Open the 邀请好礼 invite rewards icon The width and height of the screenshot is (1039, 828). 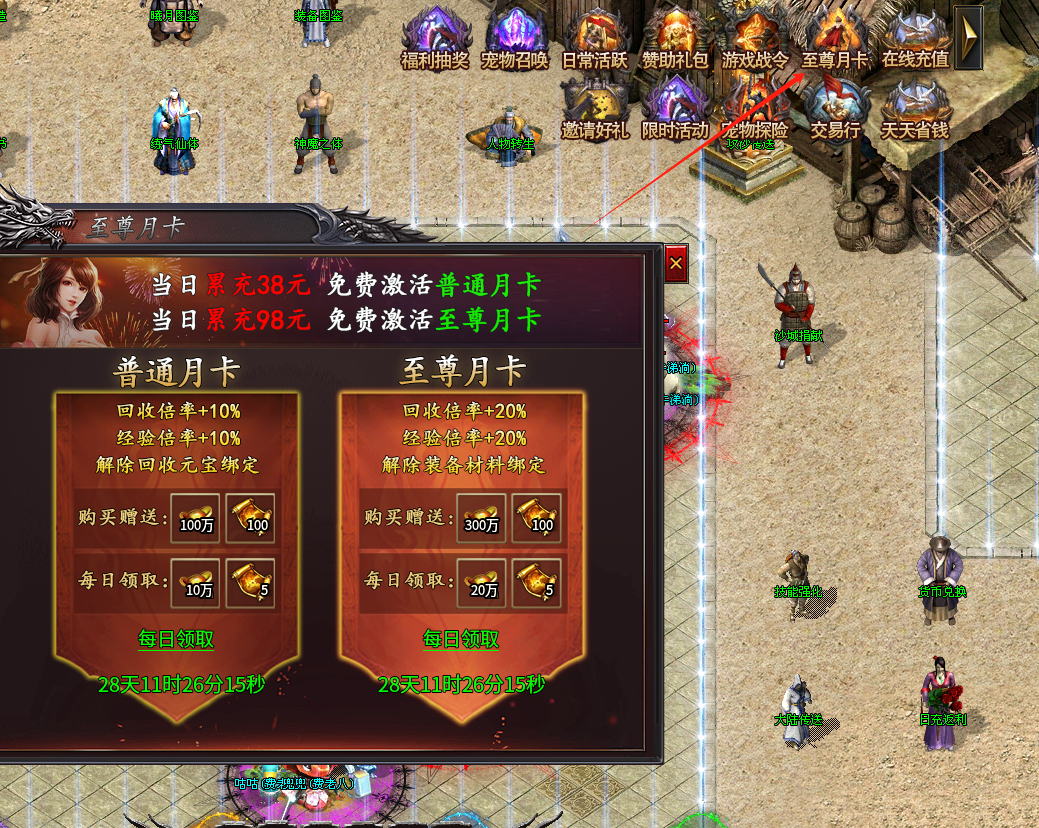pyautogui.click(x=595, y=110)
